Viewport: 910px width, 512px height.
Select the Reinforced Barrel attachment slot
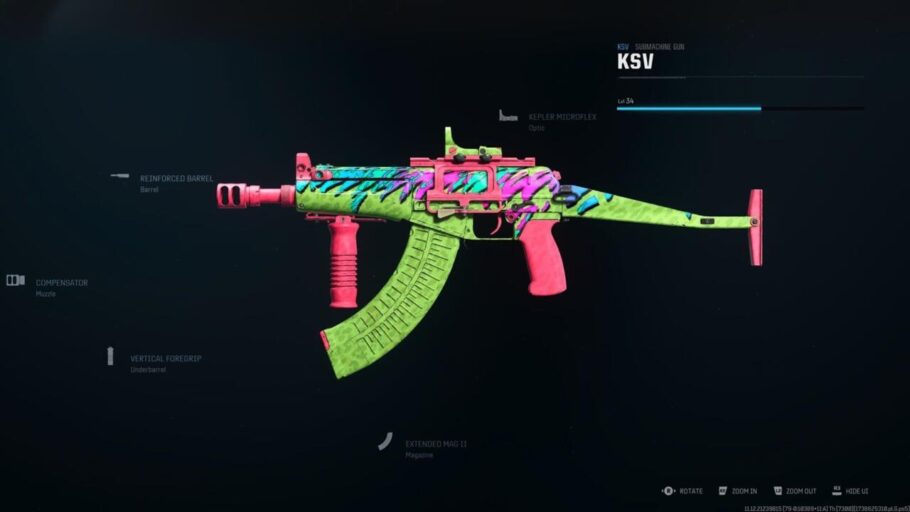point(175,179)
